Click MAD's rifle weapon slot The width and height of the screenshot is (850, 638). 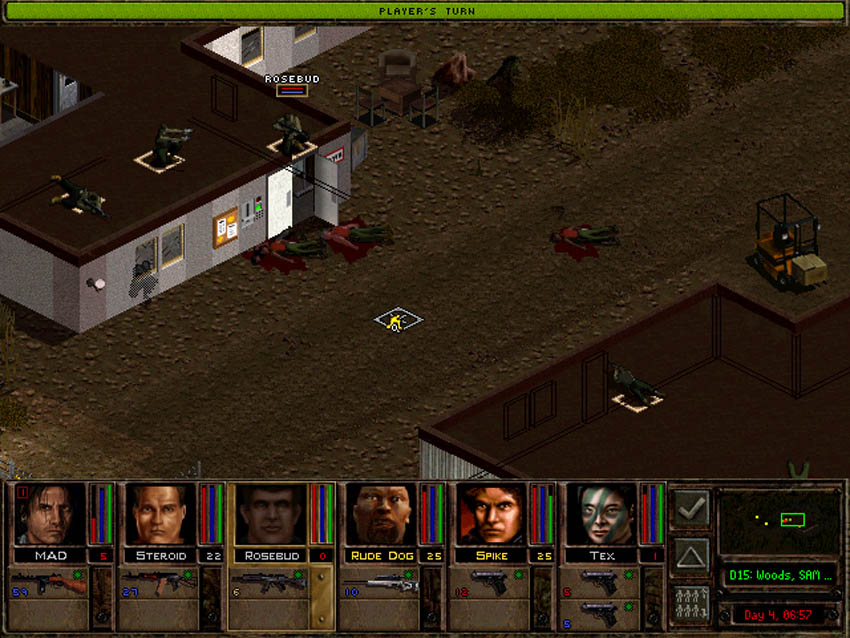point(50,583)
